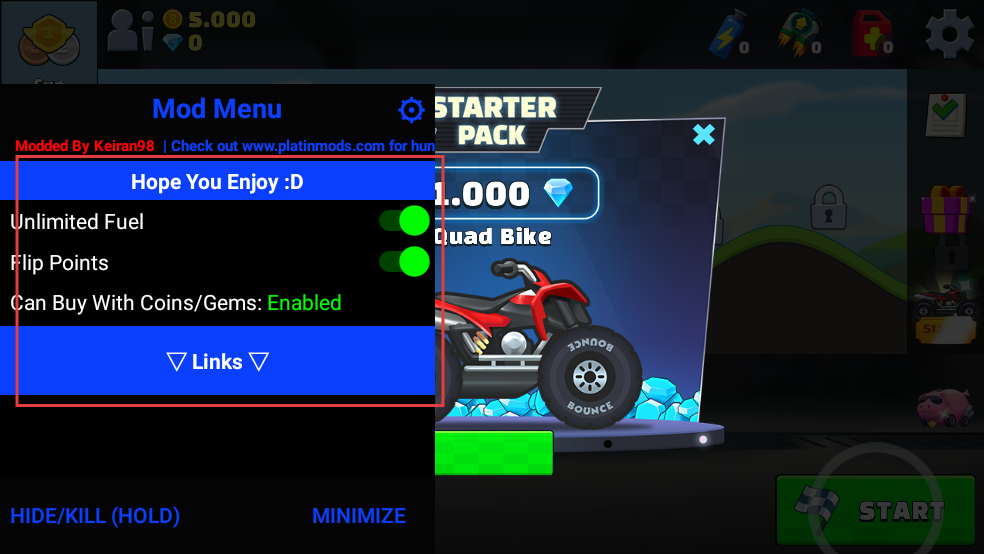
Task: Expand the Links section
Action: (218, 361)
